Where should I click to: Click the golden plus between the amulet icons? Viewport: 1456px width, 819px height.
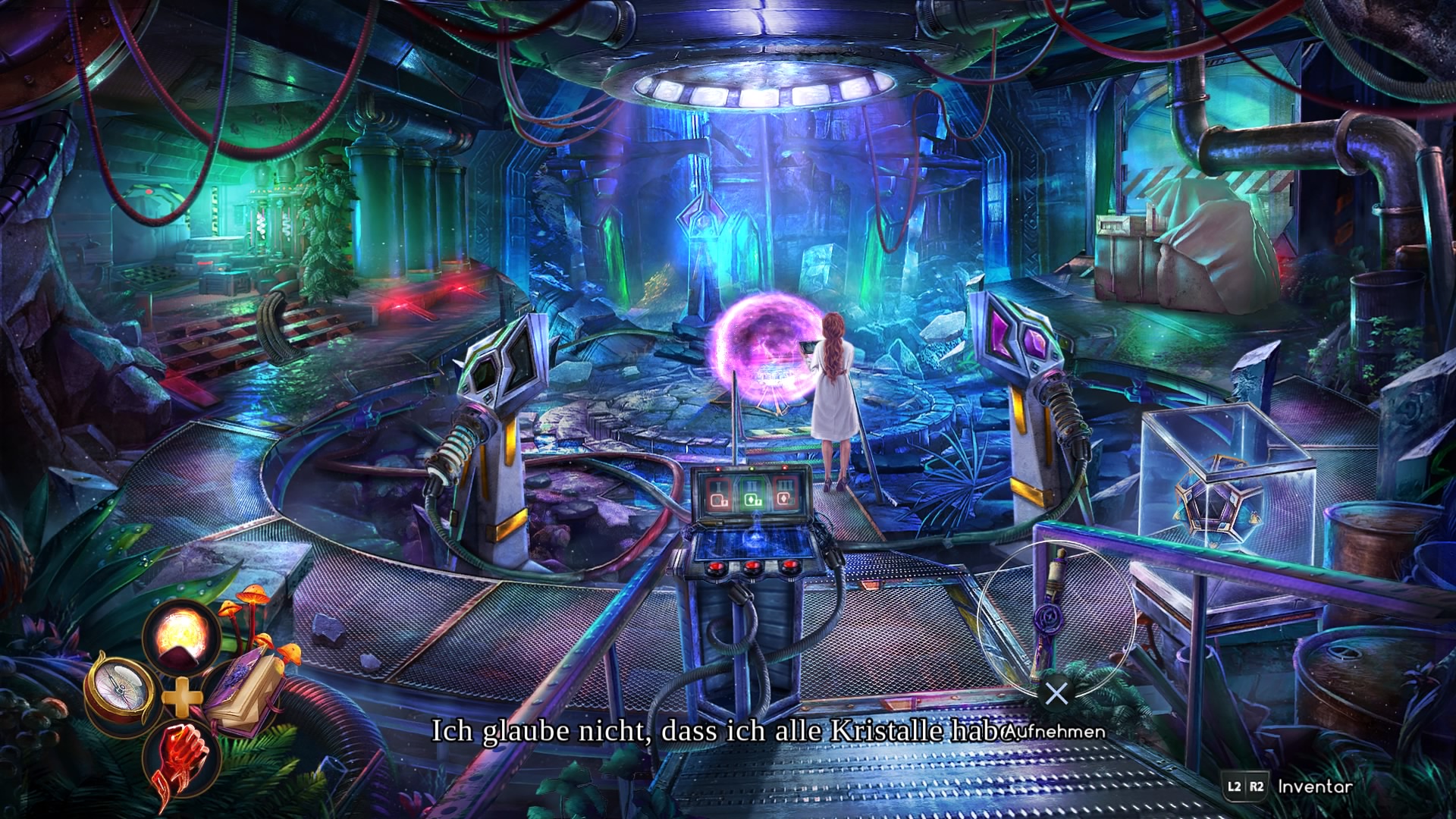[182, 698]
